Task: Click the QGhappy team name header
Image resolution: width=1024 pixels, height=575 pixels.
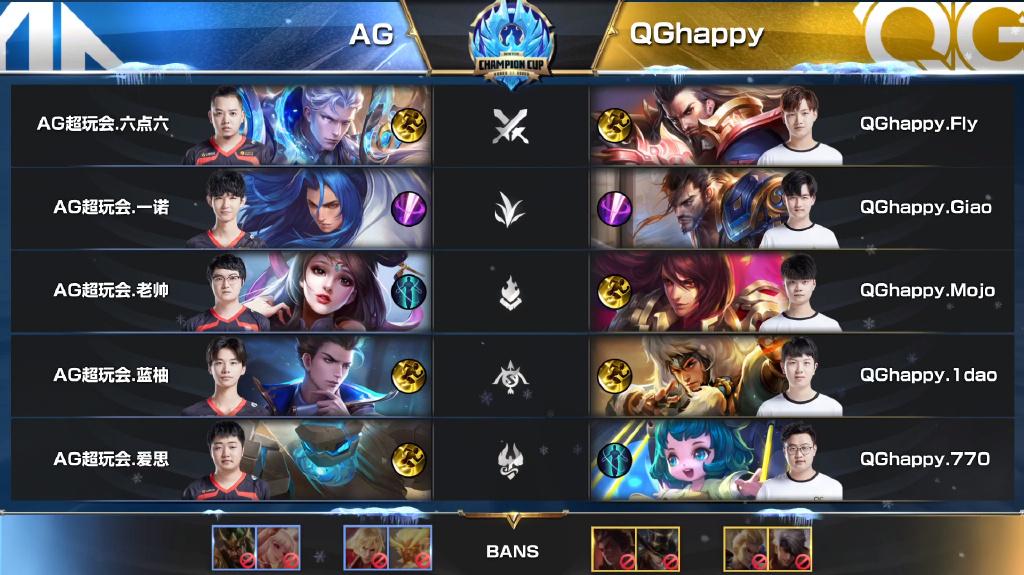Action: [x=696, y=35]
